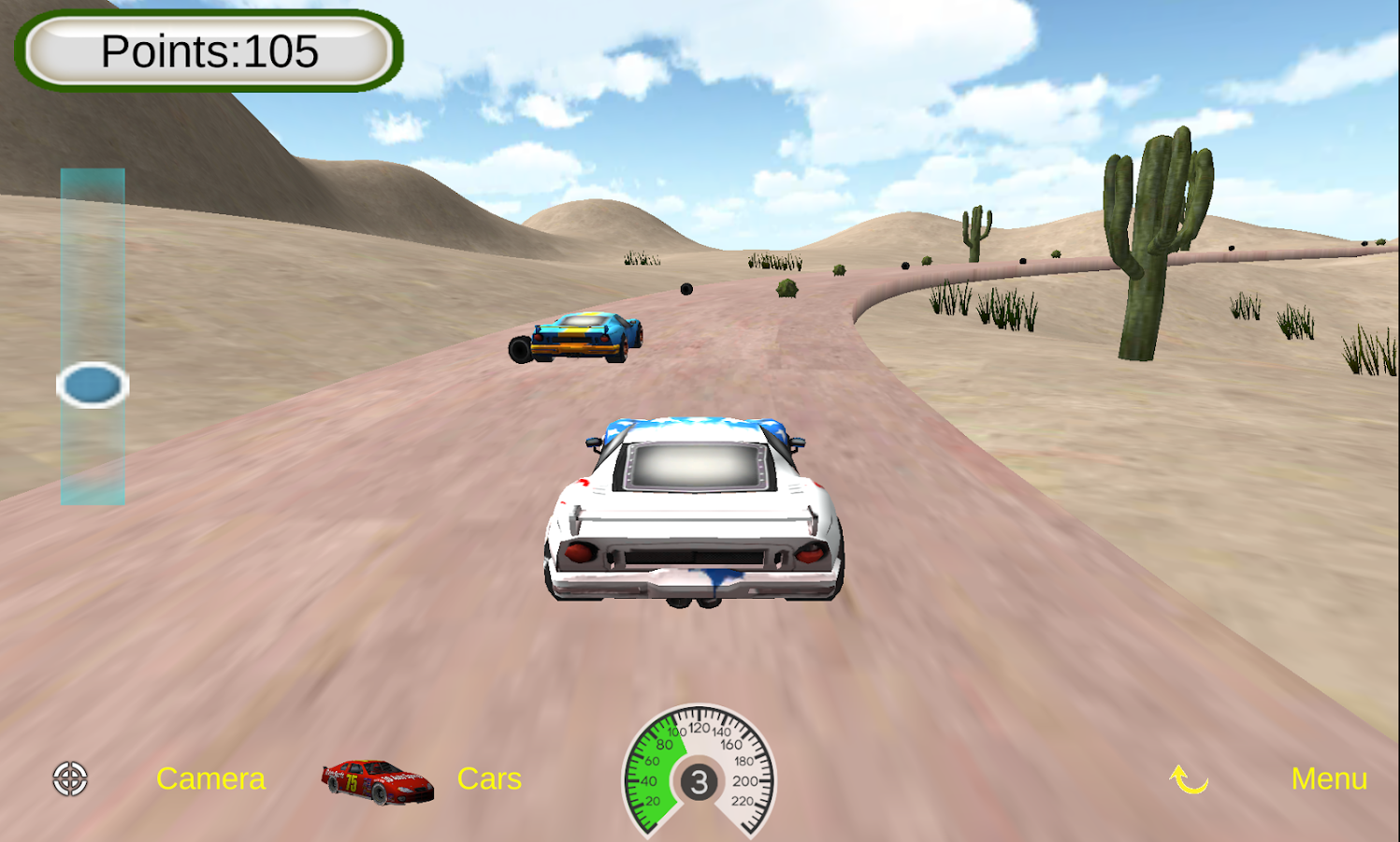The image size is (1400, 842).
Task: Open the game Menu
Action: click(1329, 778)
